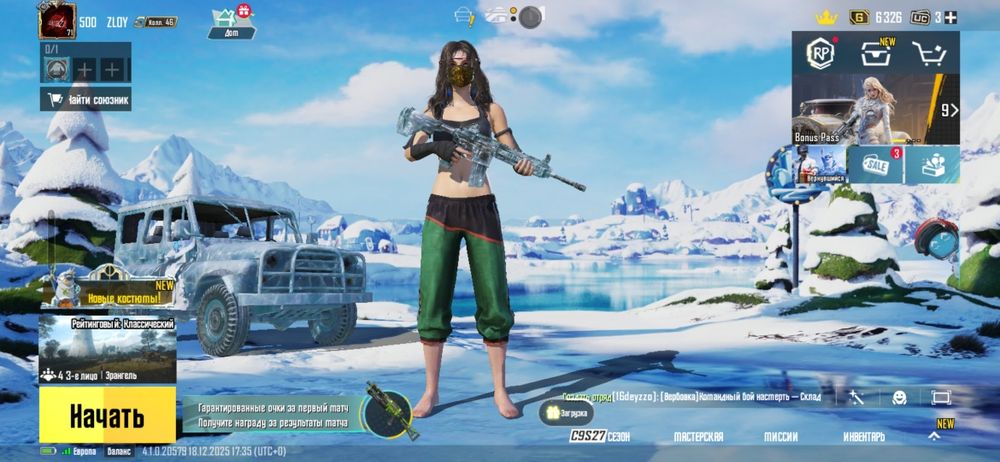1000x462 pixels.
Task: Open the Дом home icon
Action: click(x=231, y=22)
